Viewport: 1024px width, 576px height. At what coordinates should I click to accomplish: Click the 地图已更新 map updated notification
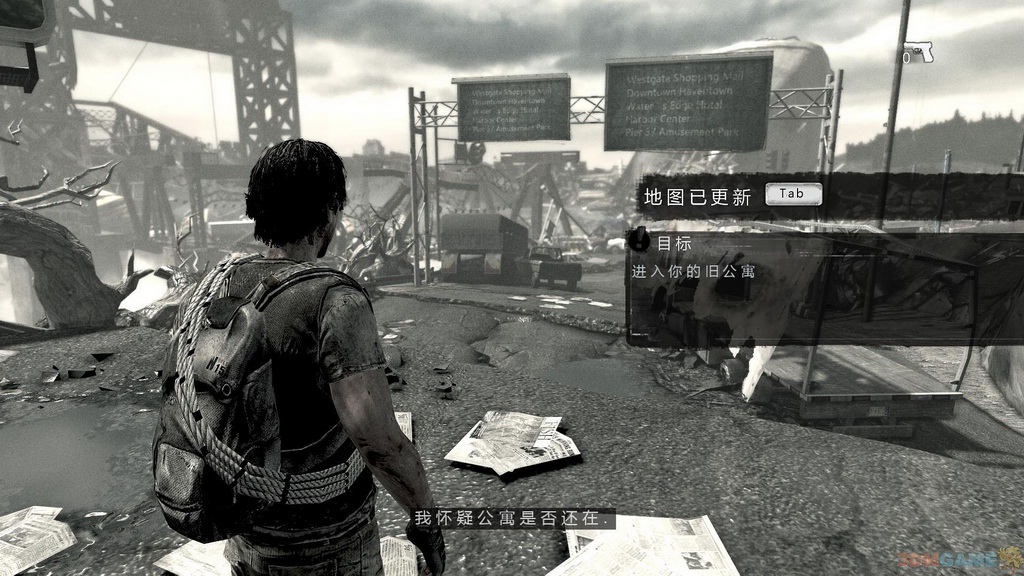coord(696,197)
